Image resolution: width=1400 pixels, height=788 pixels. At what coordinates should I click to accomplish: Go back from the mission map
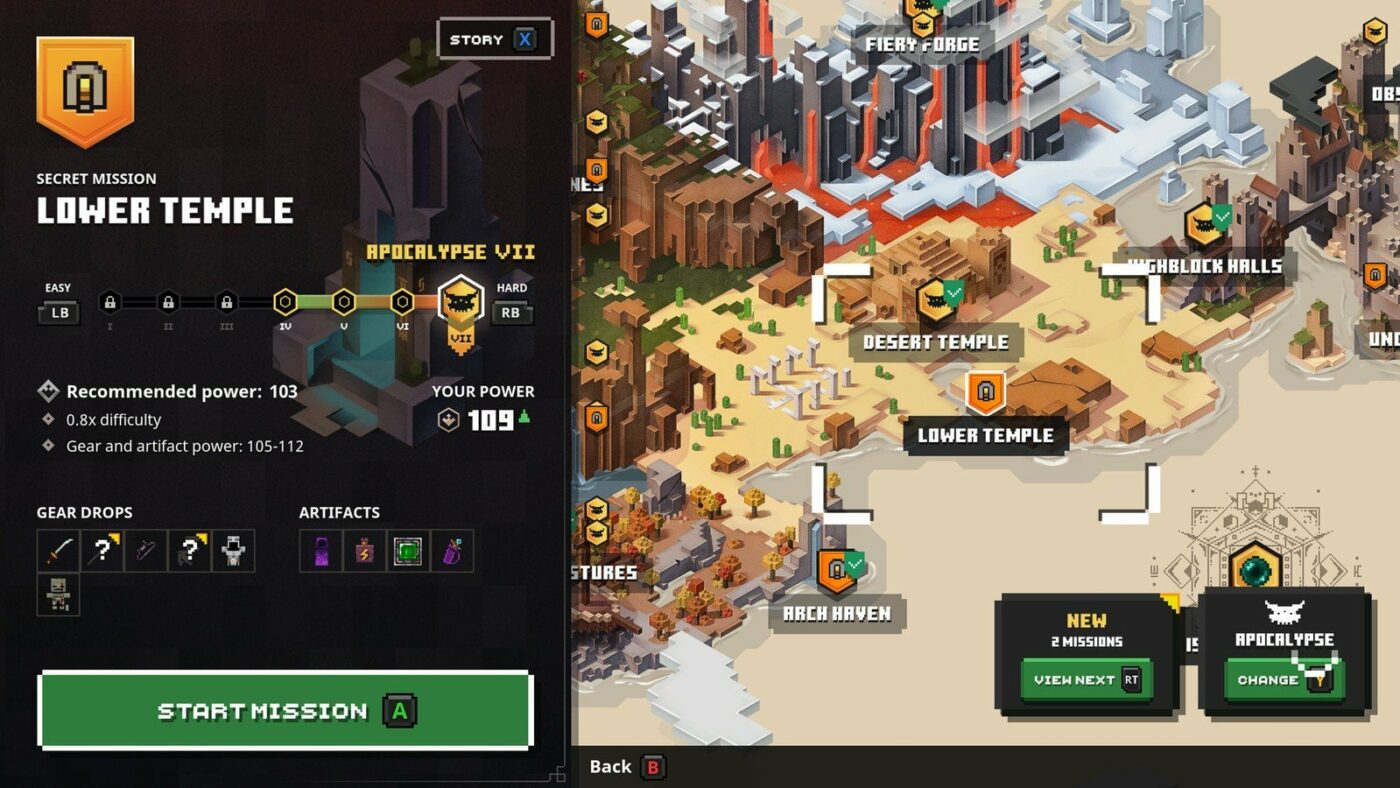pyautogui.click(x=627, y=767)
